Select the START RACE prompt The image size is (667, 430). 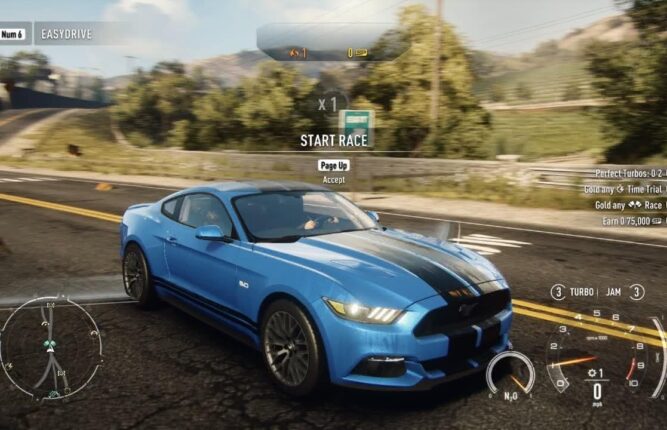pos(333,141)
